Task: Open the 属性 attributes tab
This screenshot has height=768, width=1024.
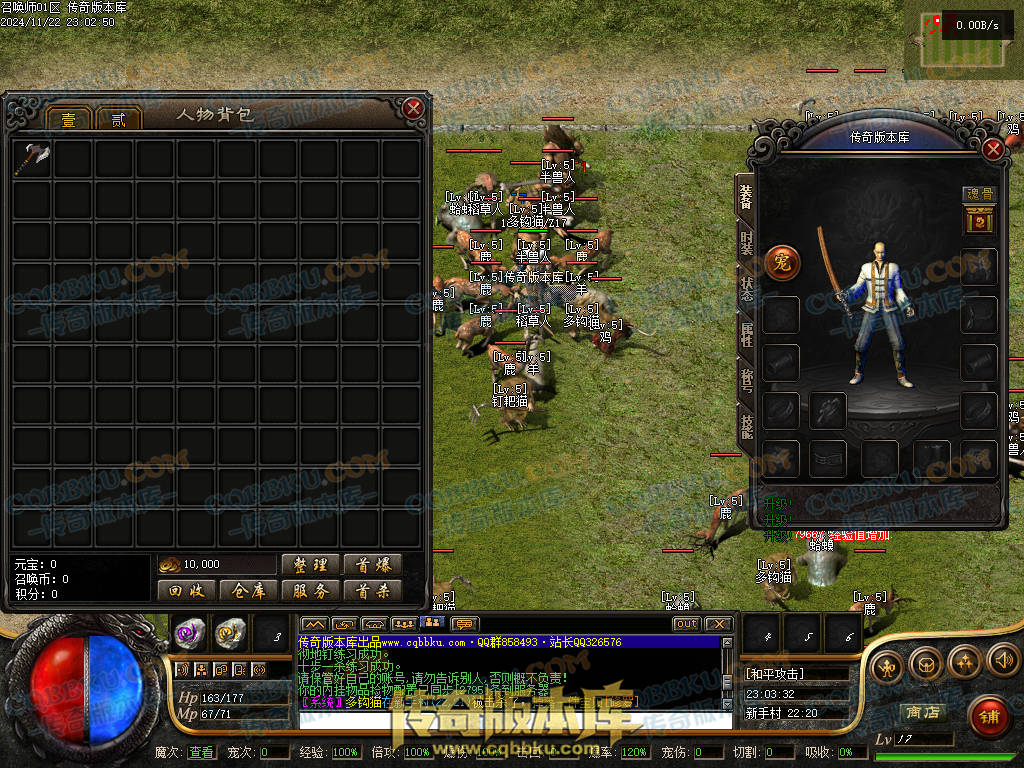Action: pos(746,333)
